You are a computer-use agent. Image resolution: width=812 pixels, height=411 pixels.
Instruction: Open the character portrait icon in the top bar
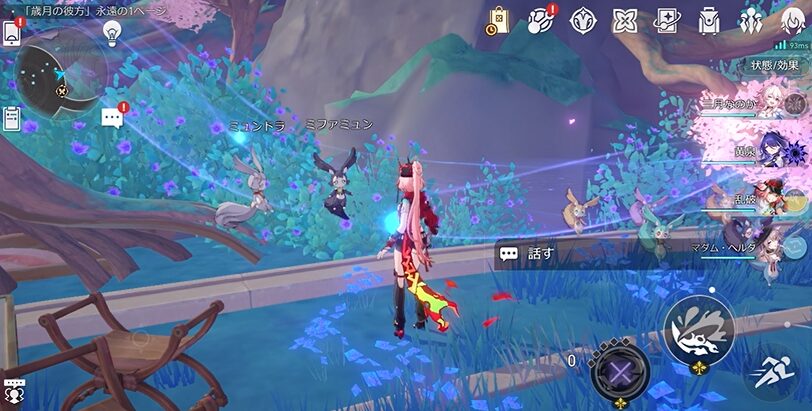[x=791, y=20]
